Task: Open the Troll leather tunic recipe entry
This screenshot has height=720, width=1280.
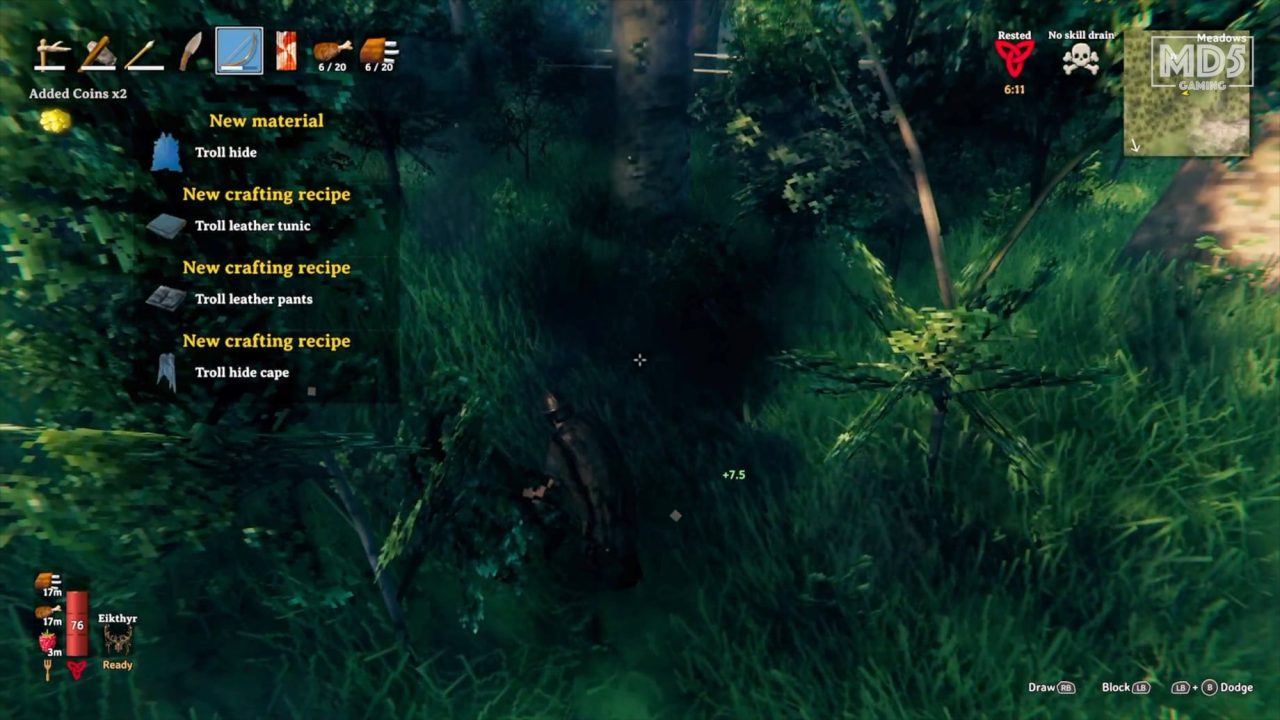Action: pos(252,226)
